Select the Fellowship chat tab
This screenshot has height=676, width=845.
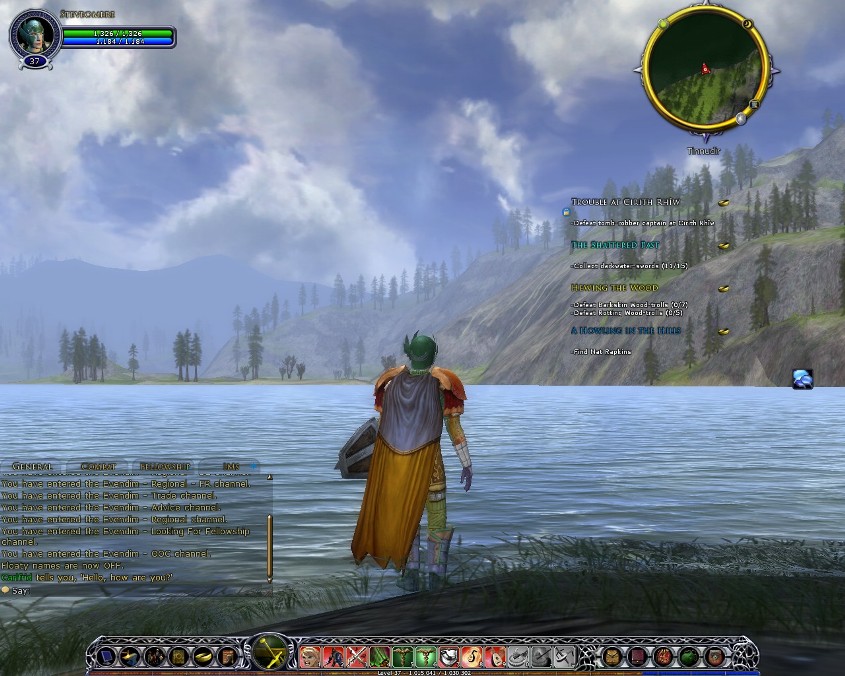tap(165, 466)
